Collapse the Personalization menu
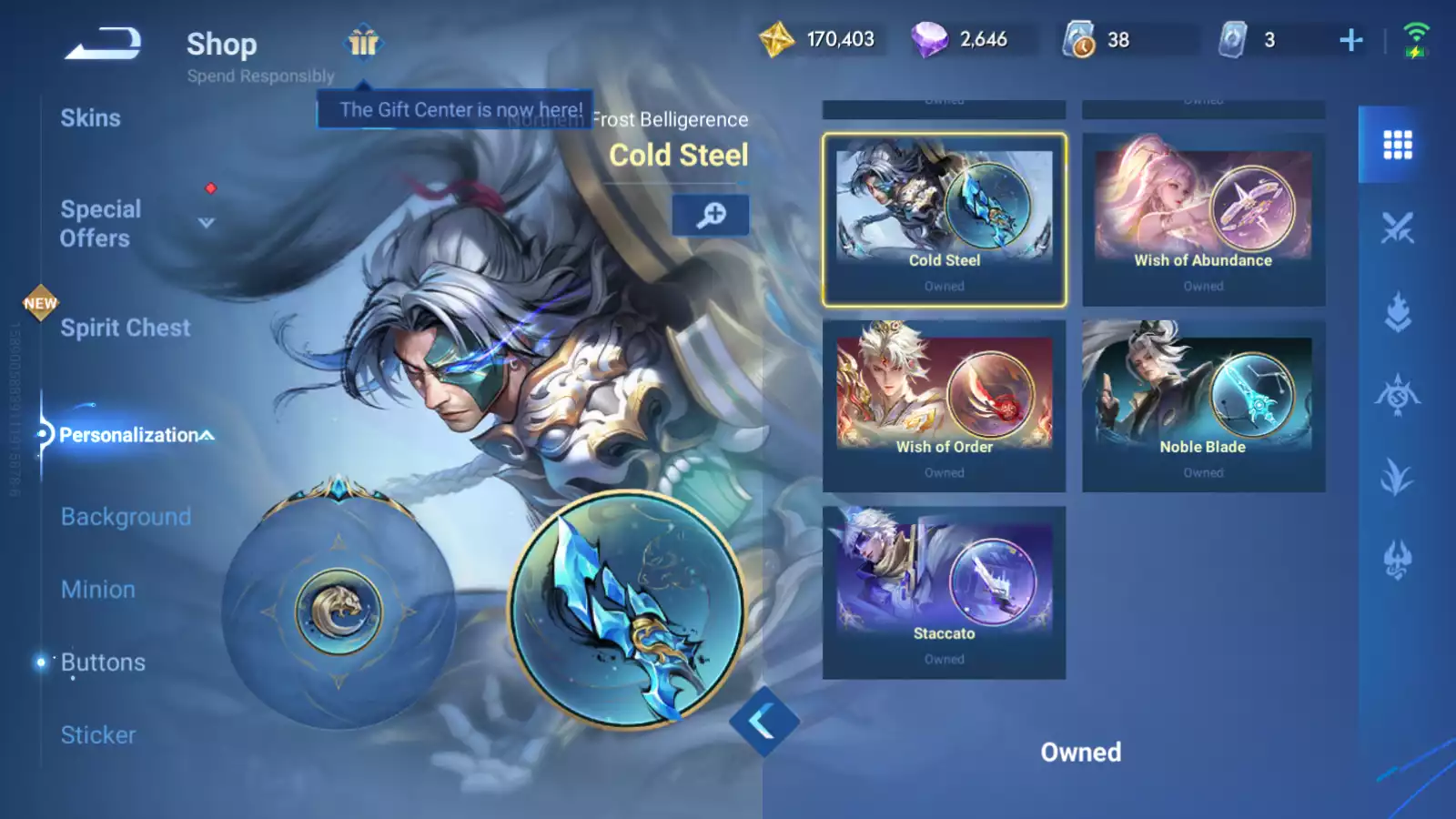The width and height of the screenshot is (1456, 819). tap(207, 435)
